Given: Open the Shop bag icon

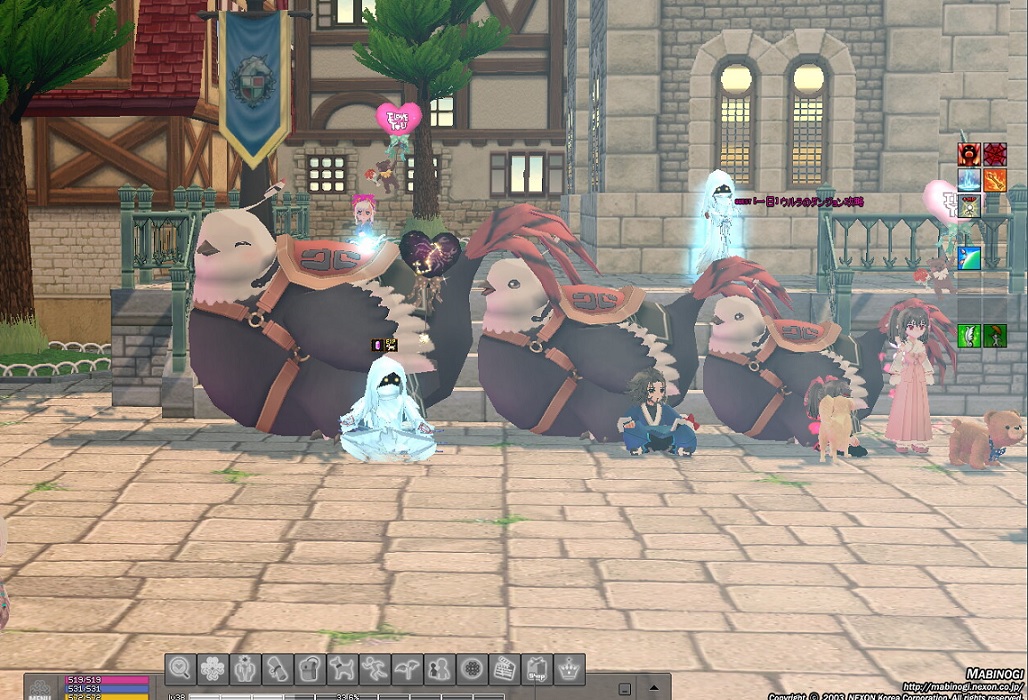Looking at the screenshot, I should [536, 667].
